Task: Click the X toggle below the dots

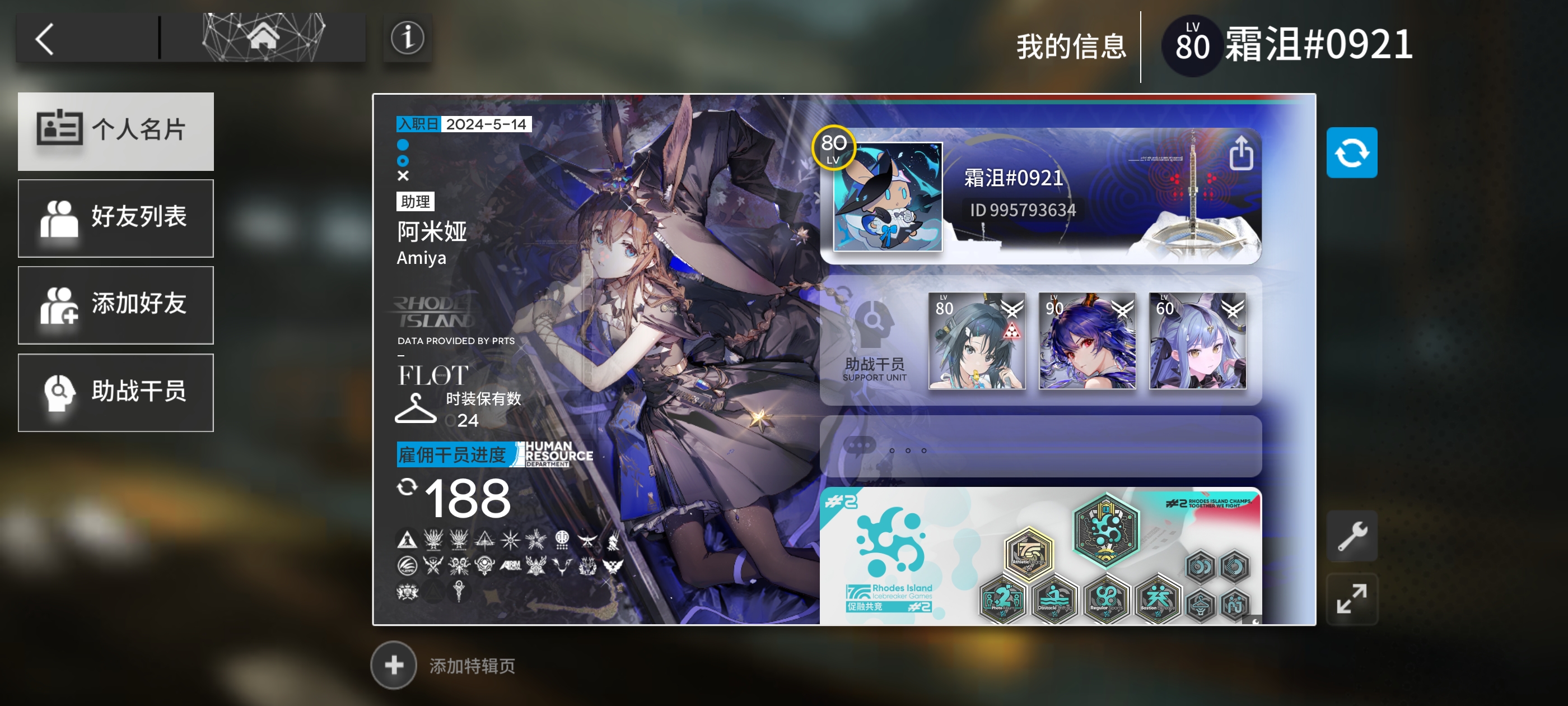Action: [x=402, y=176]
